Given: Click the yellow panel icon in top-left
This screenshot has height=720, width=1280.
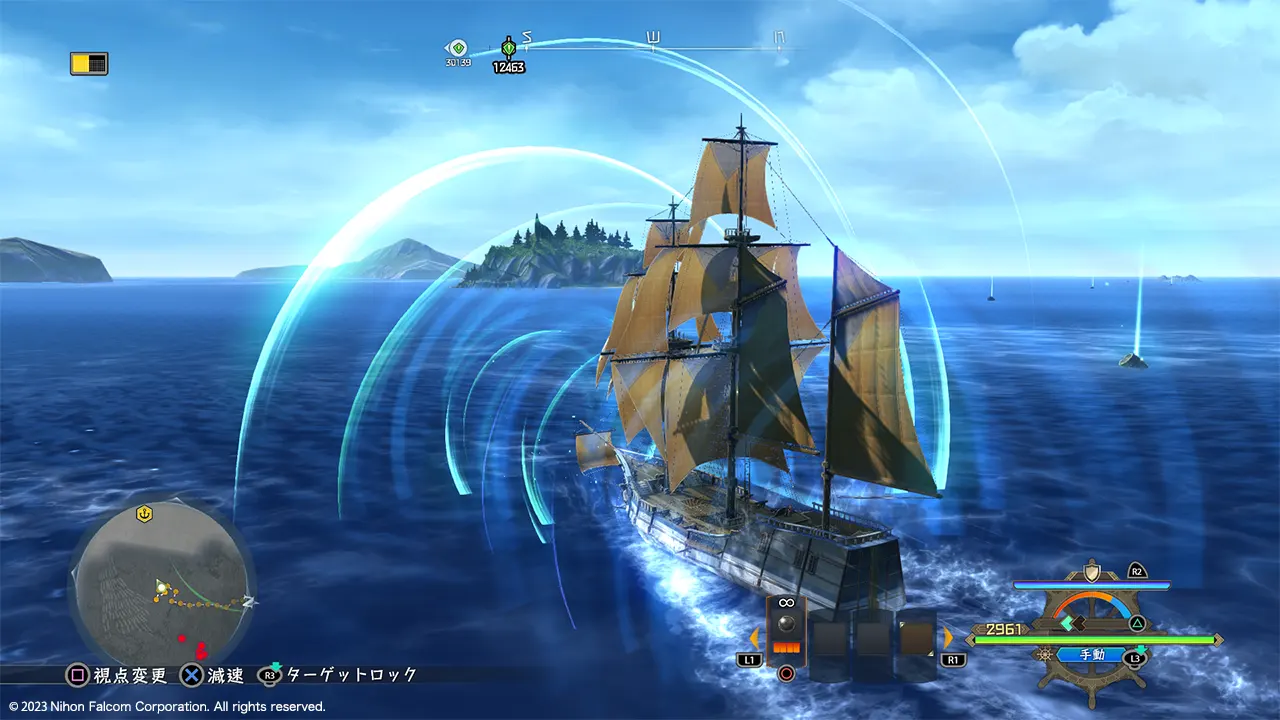Looking at the screenshot, I should 89,64.
